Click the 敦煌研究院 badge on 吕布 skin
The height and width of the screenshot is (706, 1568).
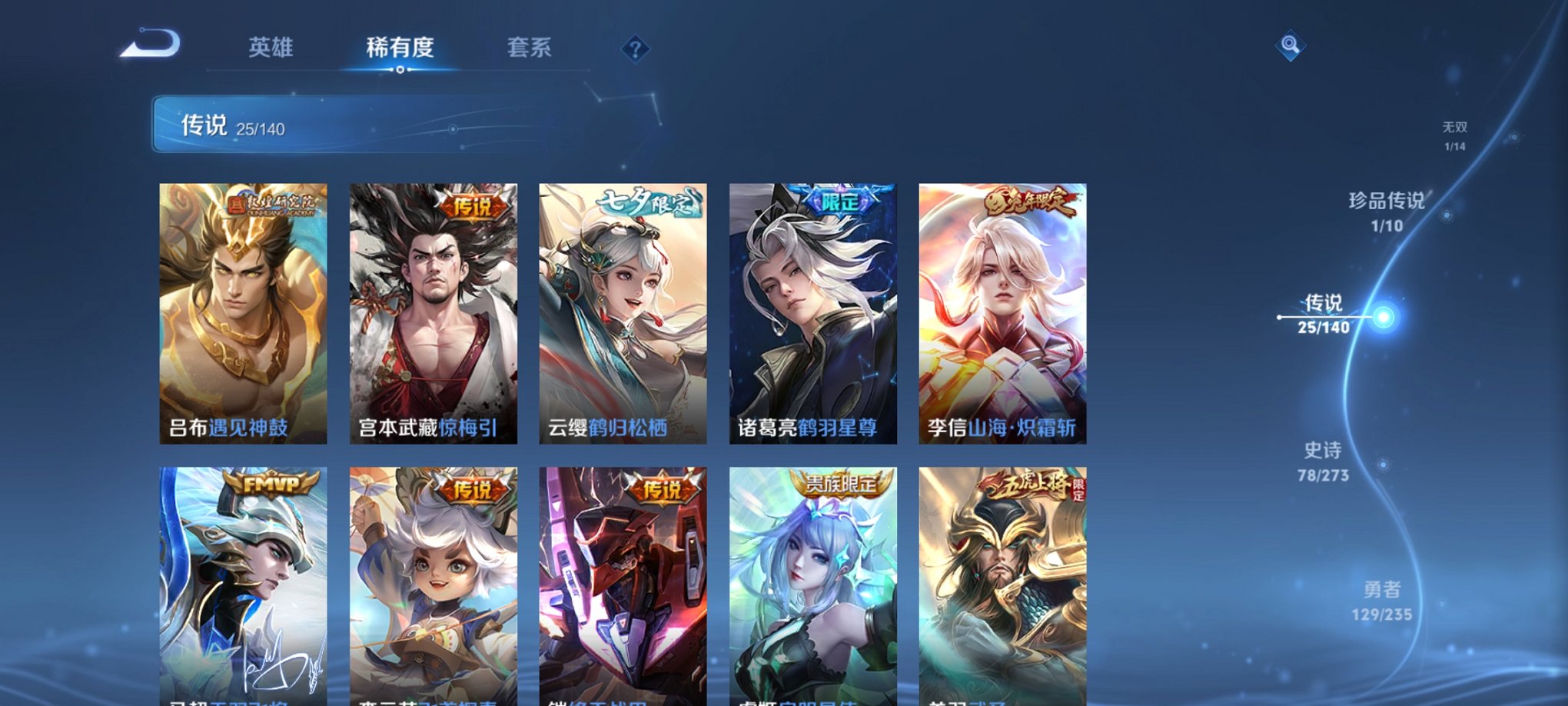276,206
